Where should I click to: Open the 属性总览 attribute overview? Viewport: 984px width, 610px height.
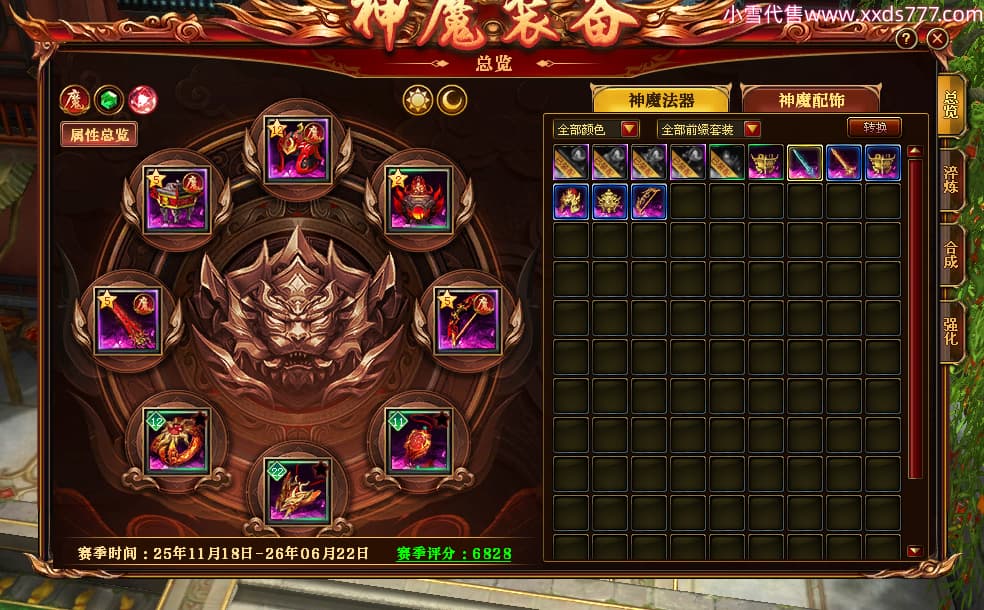(98, 134)
